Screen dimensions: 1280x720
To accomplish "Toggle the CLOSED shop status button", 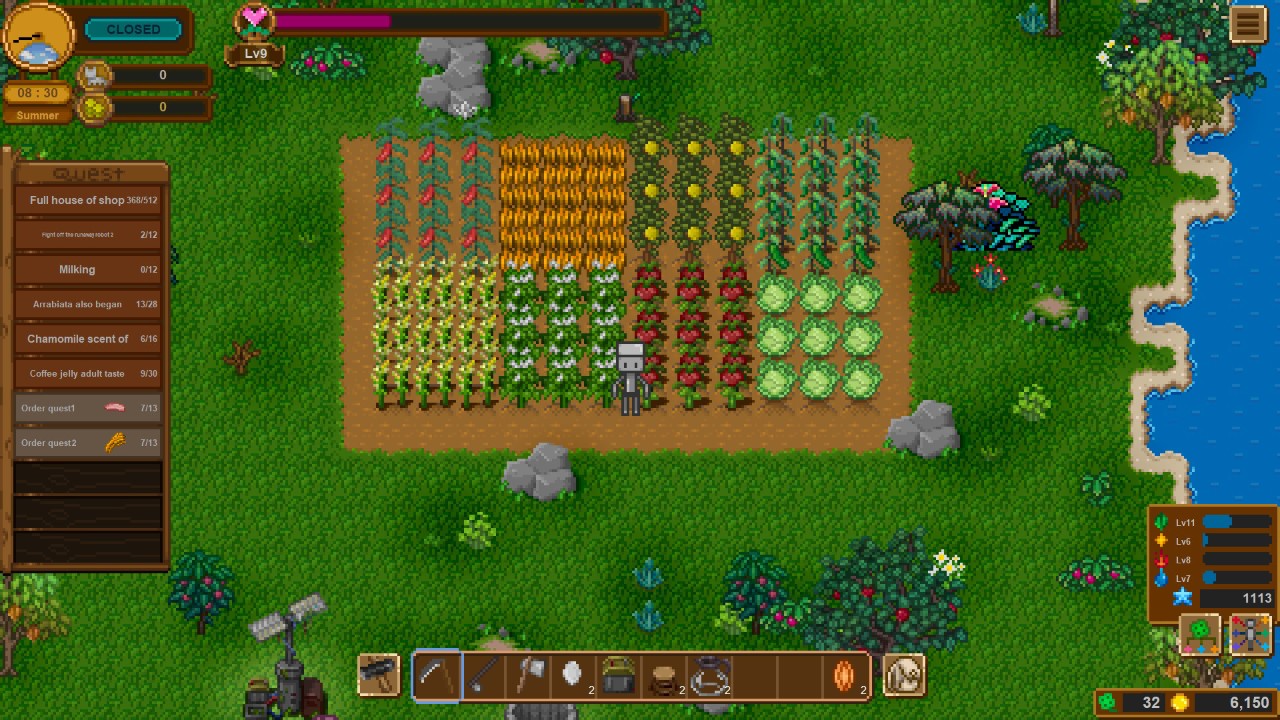I will 133,29.
